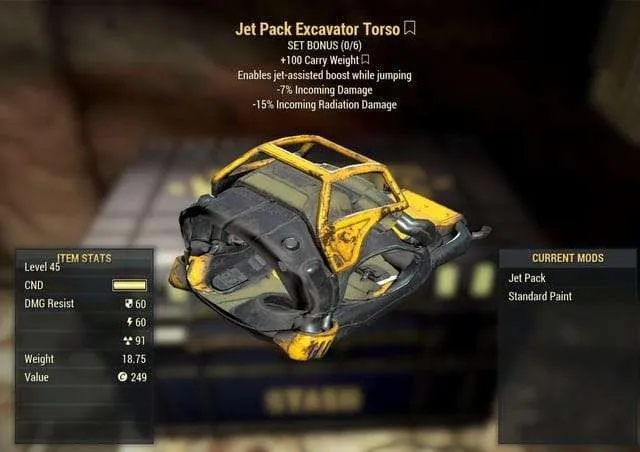Image resolution: width=640 pixels, height=452 pixels.
Task: Select the Standard Paint mod entry
Action: [x=541, y=297]
